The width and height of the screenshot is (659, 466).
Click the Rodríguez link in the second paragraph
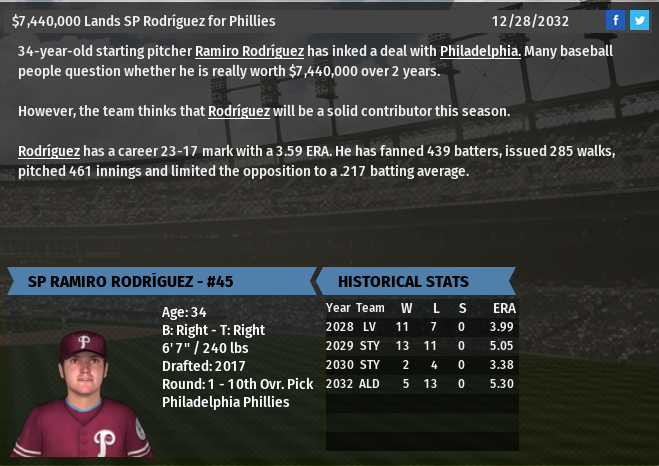tap(239, 111)
